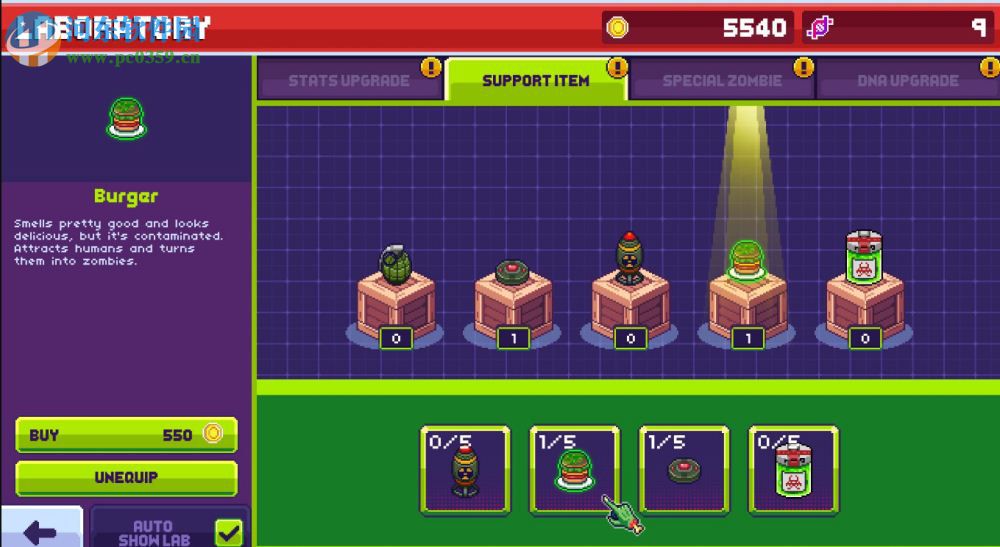The width and height of the screenshot is (1000, 547).
Task: Toggle the Auto Show Lab checkbox
Action: pyautogui.click(x=229, y=531)
